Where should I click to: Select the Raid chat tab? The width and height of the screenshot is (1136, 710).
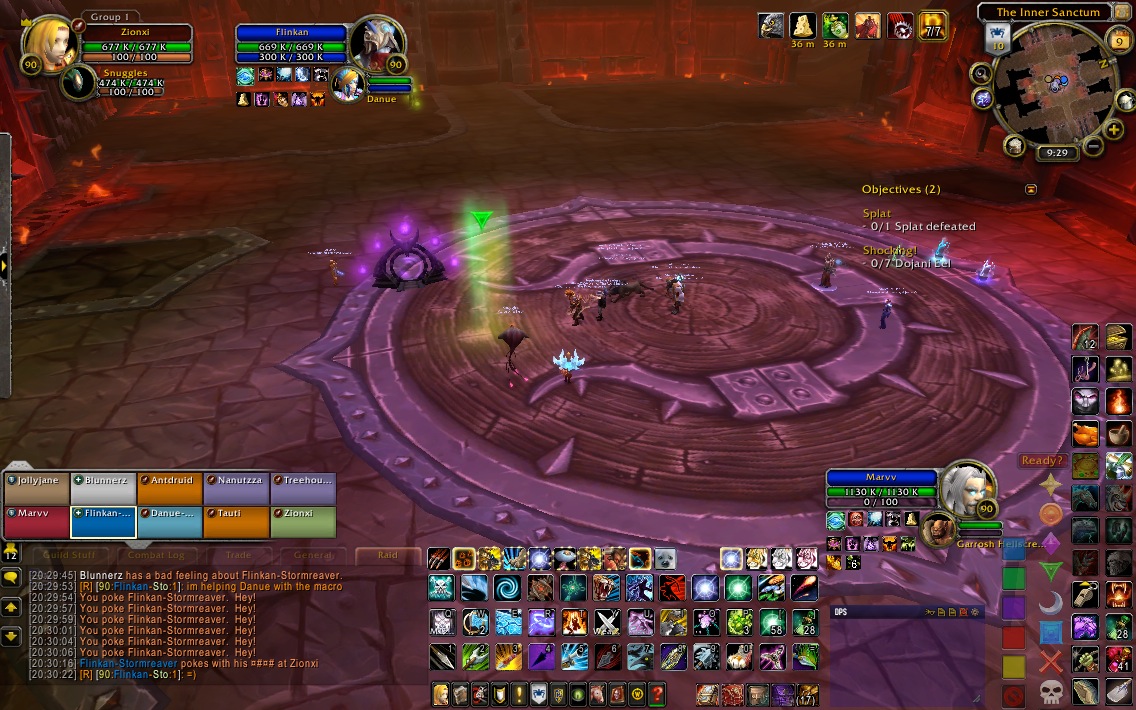pos(388,555)
